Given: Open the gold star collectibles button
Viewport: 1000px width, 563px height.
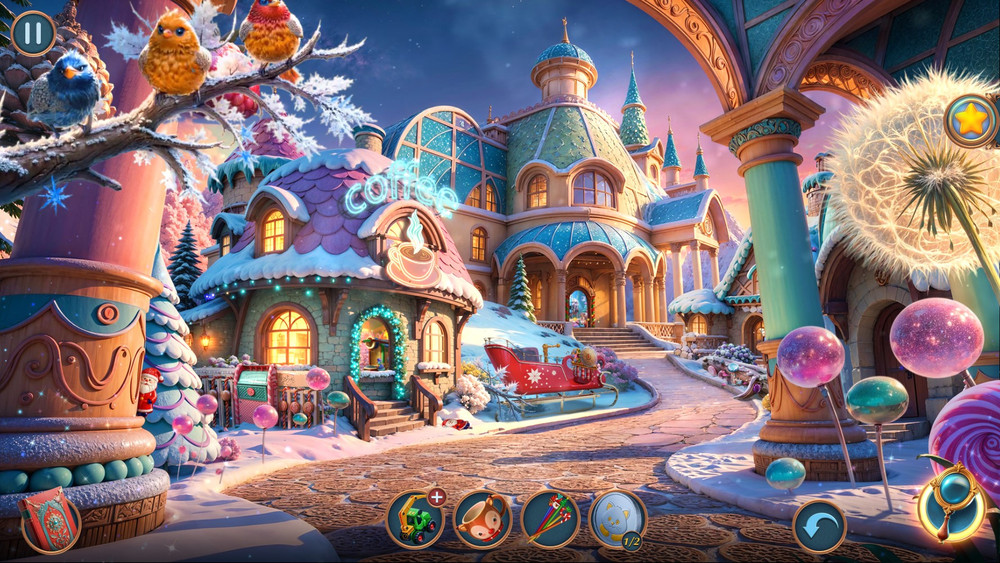Looking at the screenshot, I should 970,121.
